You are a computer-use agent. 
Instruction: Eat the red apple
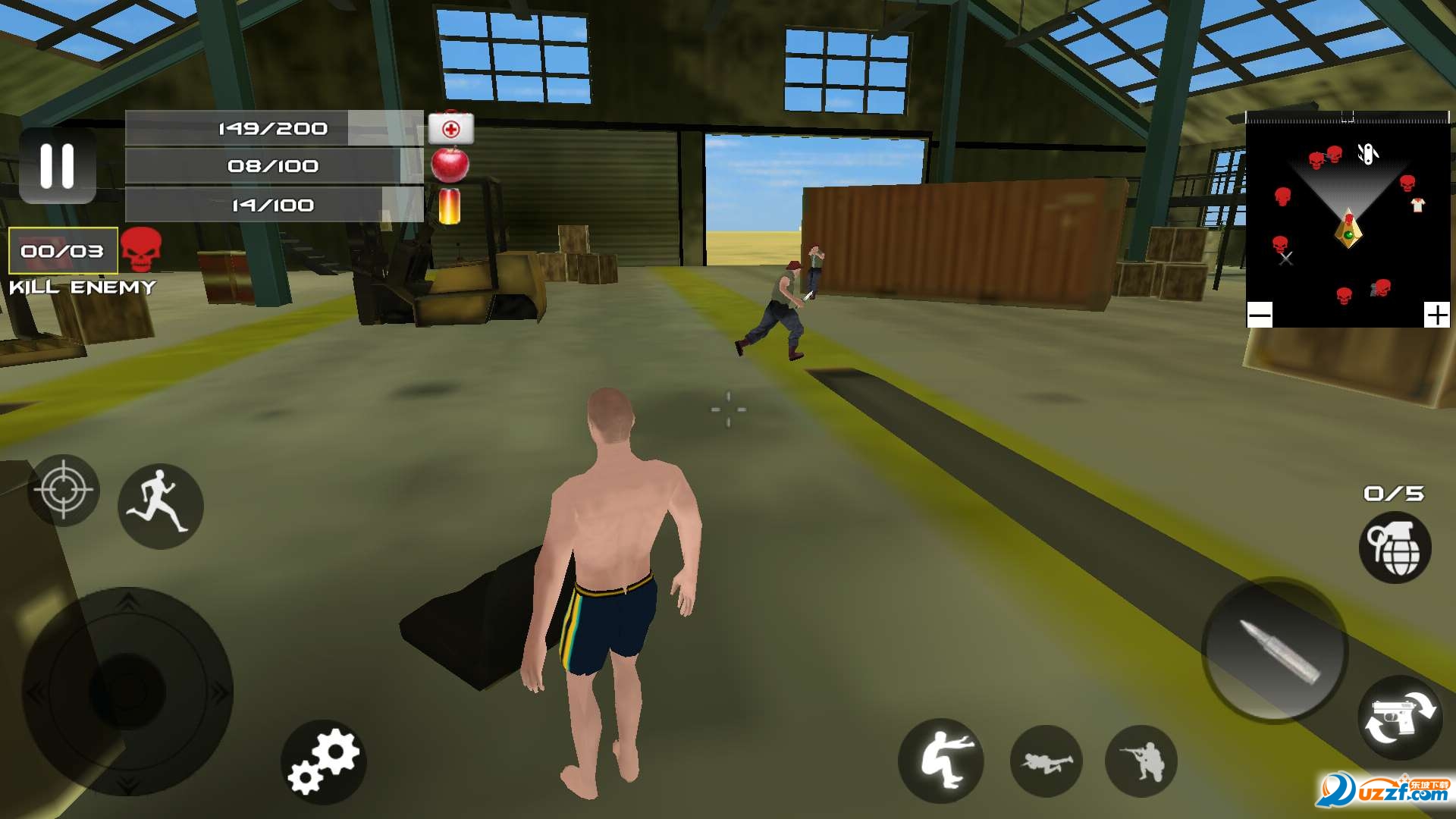pyautogui.click(x=450, y=165)
